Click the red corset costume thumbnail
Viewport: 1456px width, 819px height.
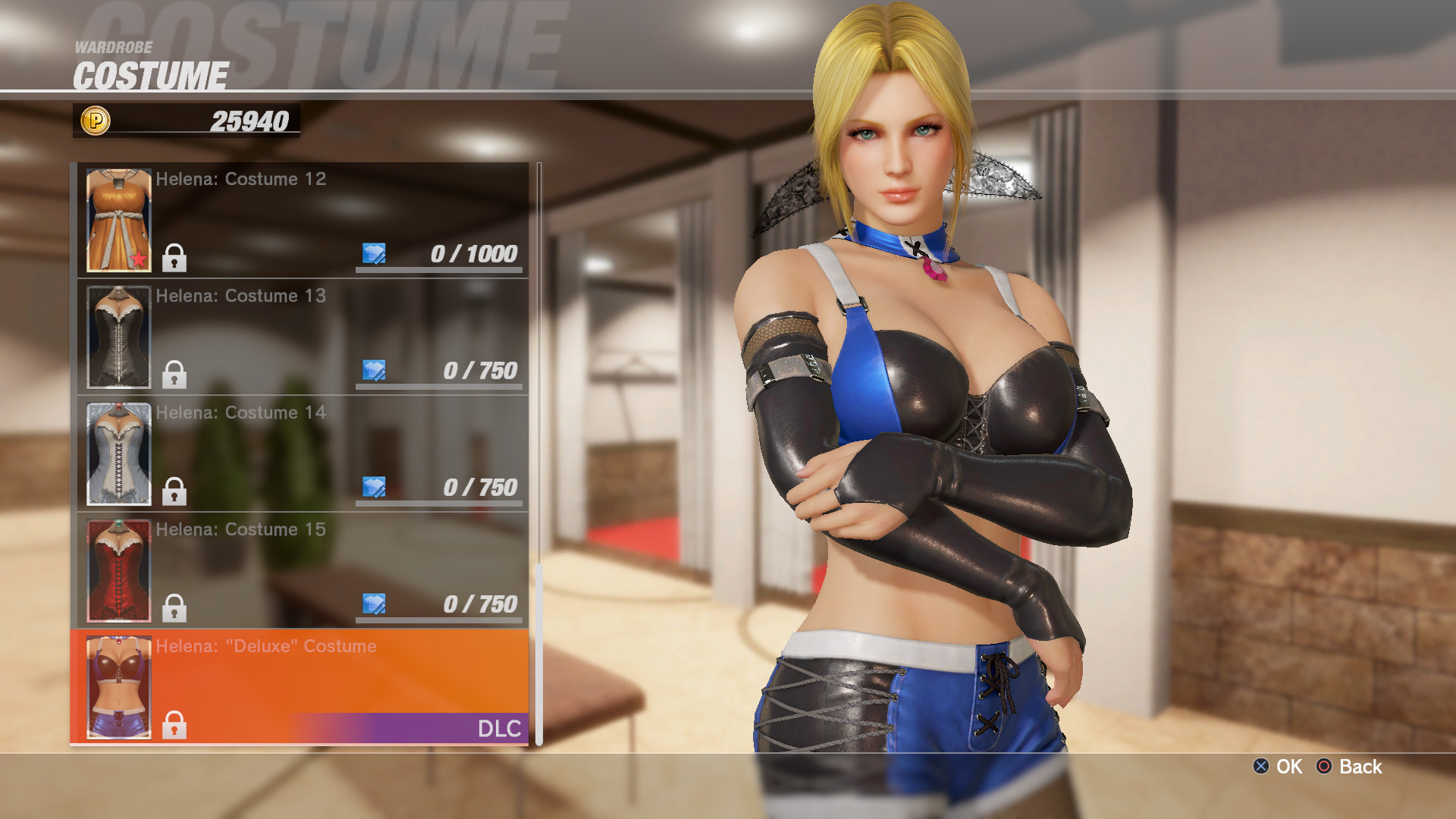118,570
